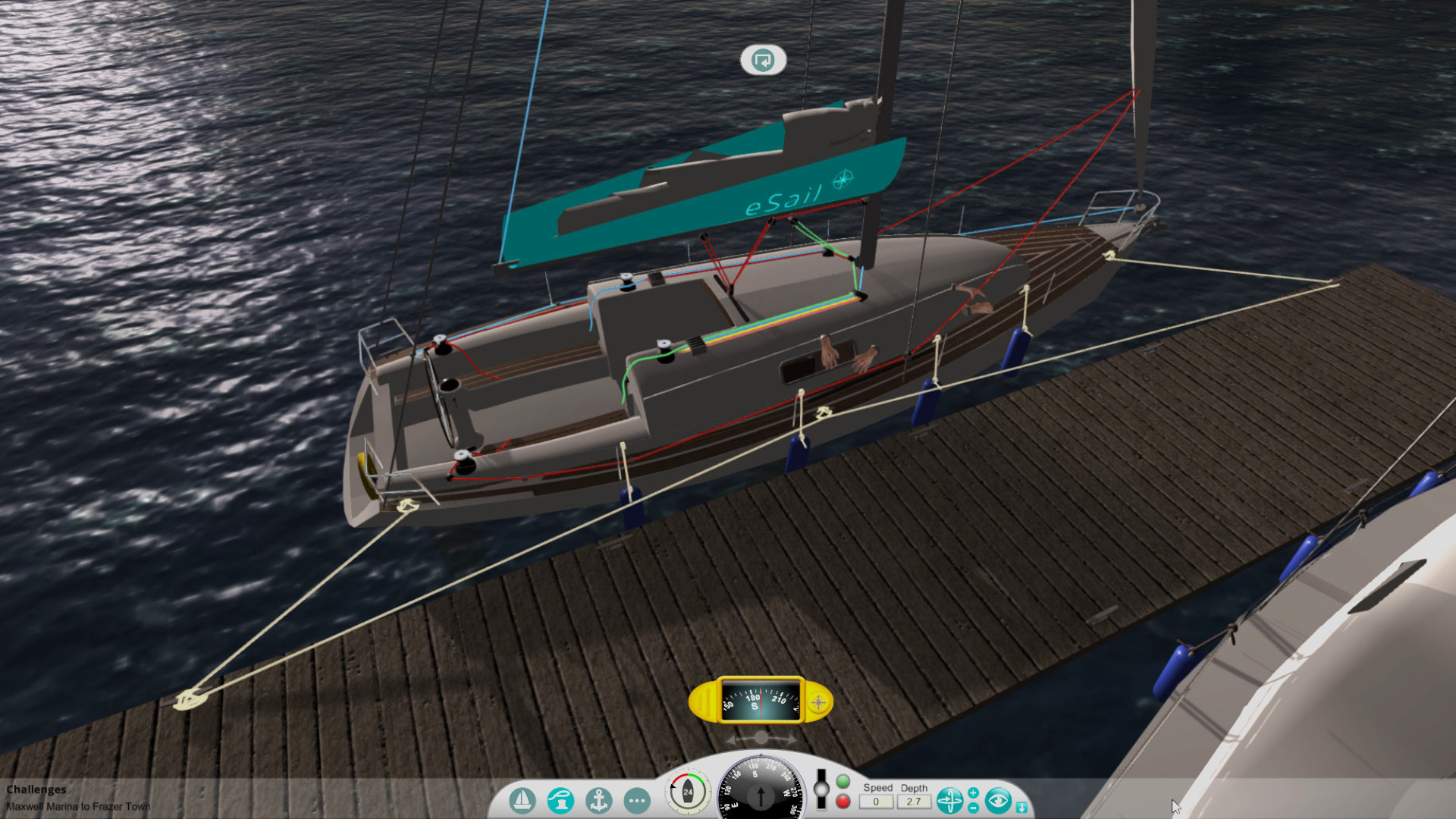Open the ellipsis more-options icon

(x=637, y=802)
